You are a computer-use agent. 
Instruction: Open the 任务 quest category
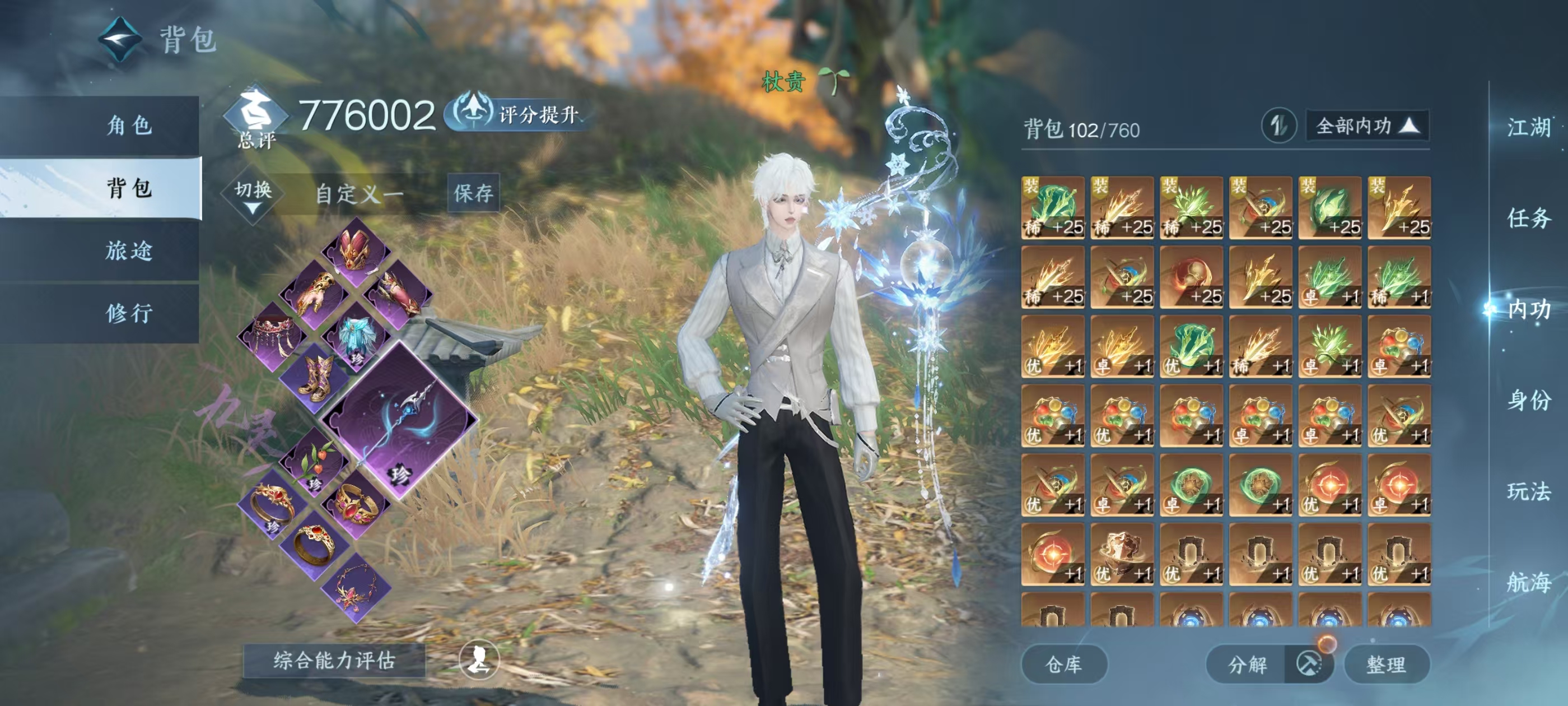pyautogui.click(x=1528, y=218)
